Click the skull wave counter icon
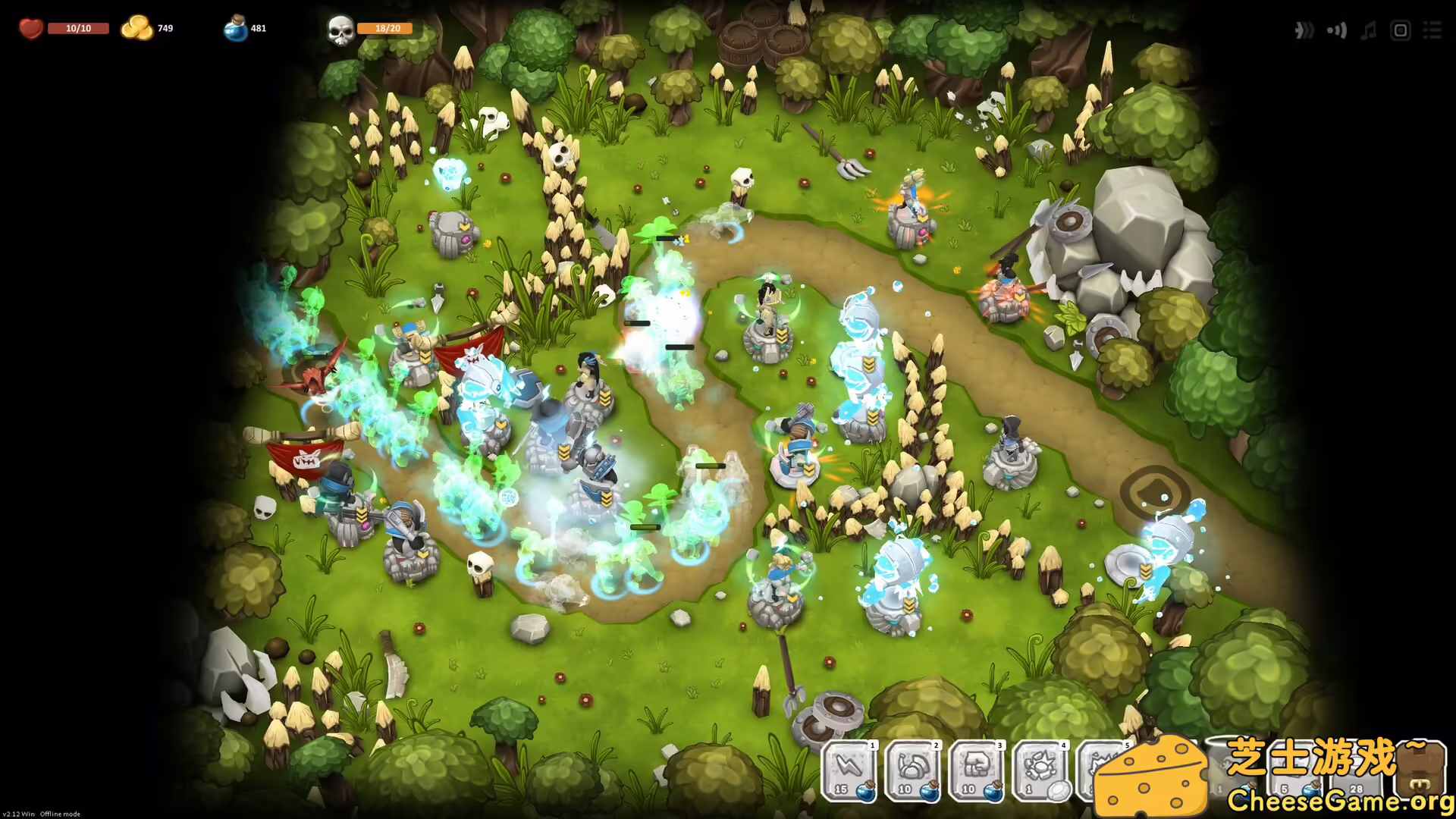Viewport: 1456px width, 819px height. (x=340, y=29)
